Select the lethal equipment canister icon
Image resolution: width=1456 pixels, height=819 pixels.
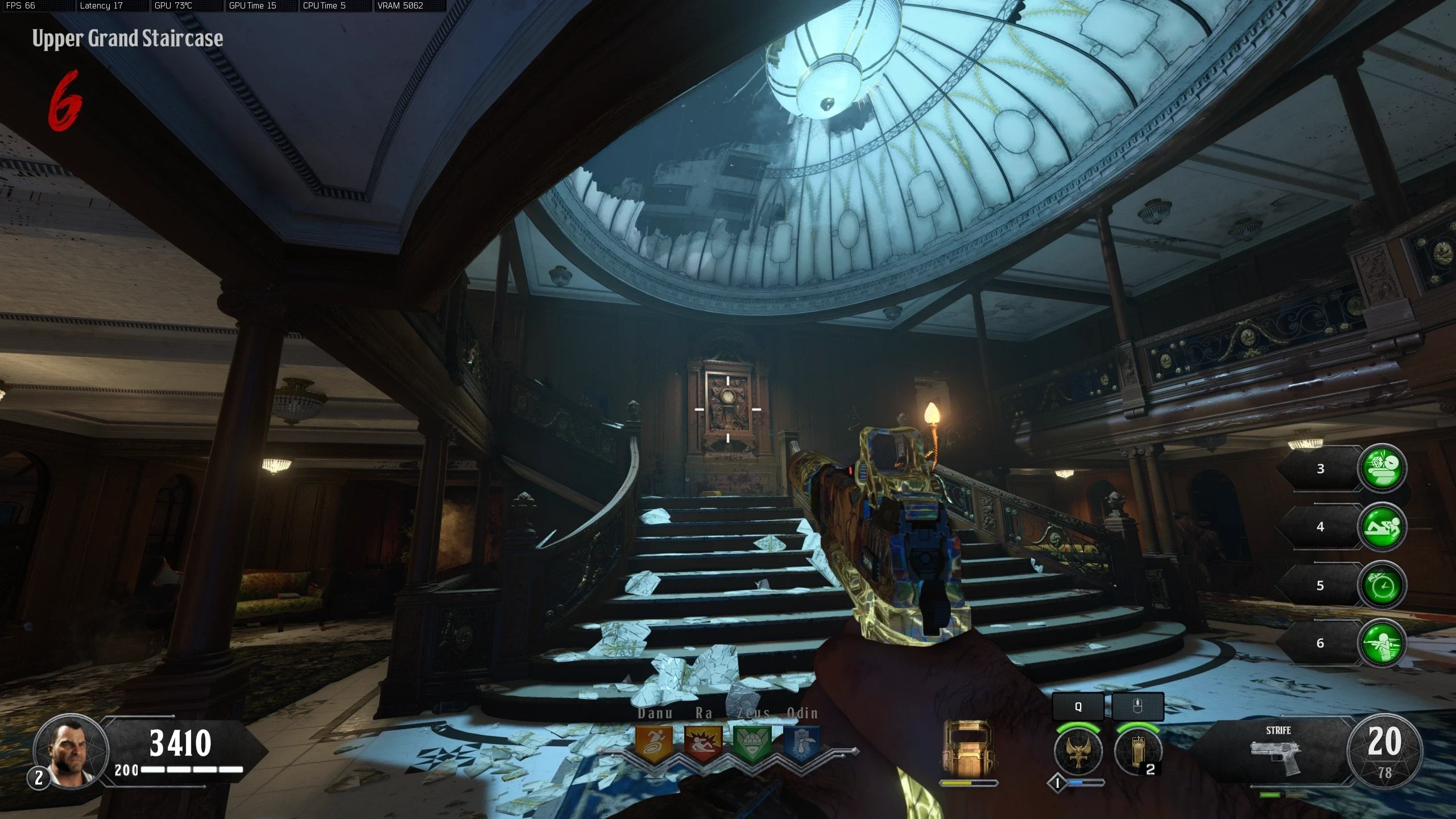click(x=1138, y=751)
